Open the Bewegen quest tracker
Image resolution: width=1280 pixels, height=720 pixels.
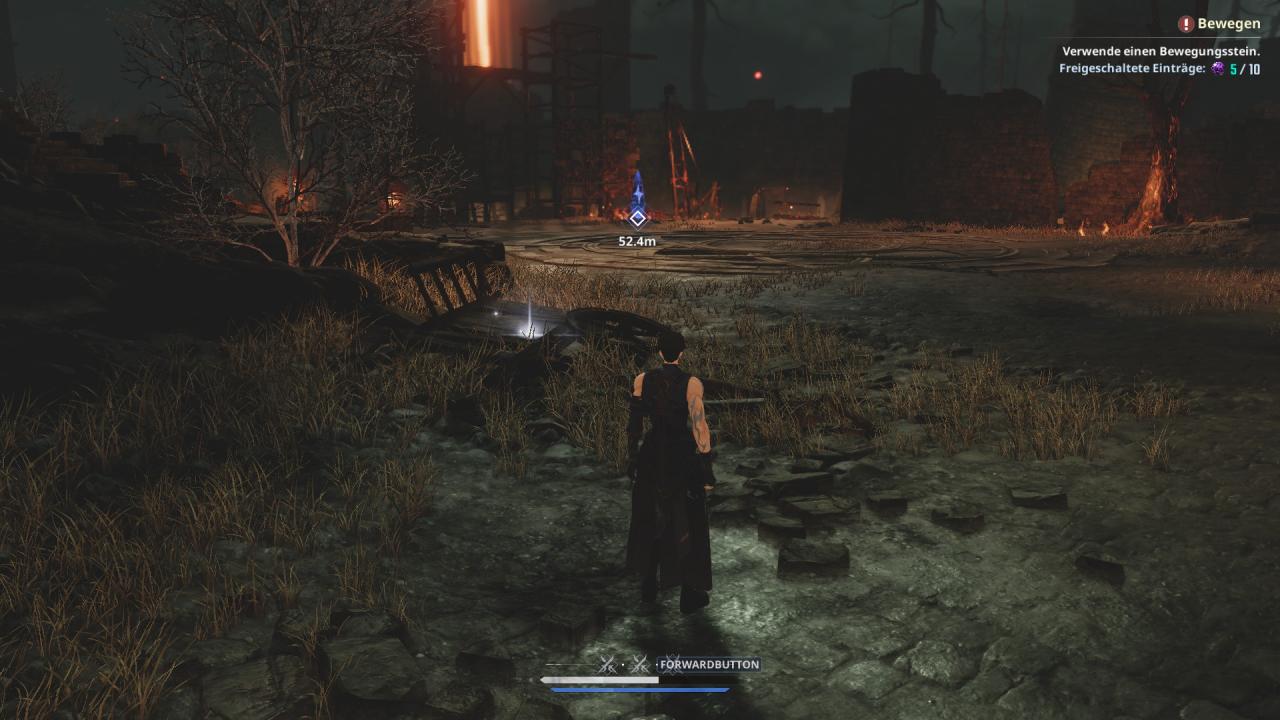1218,24
